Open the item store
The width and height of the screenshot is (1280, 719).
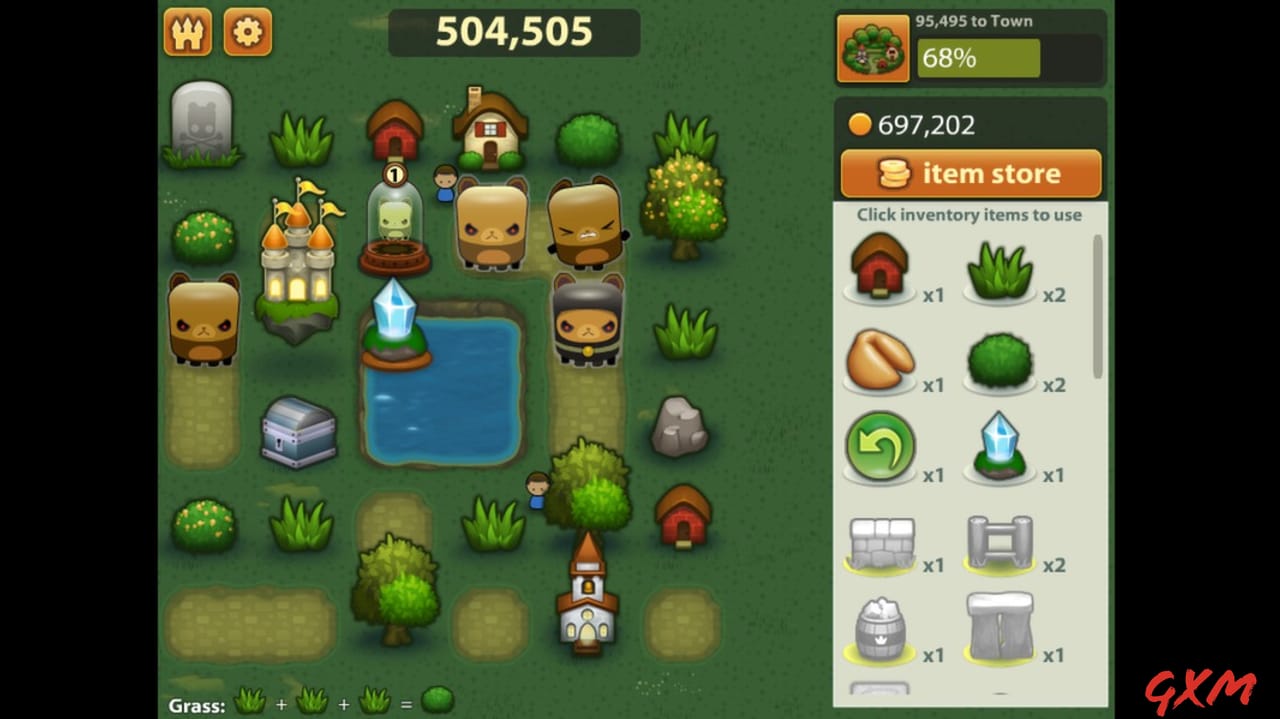[x=970, y=174]
